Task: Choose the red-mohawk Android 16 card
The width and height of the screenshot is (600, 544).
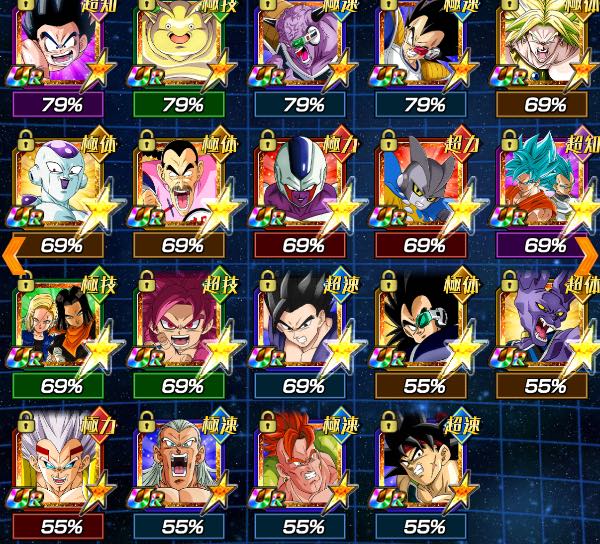Action: (x=302, y=466)
